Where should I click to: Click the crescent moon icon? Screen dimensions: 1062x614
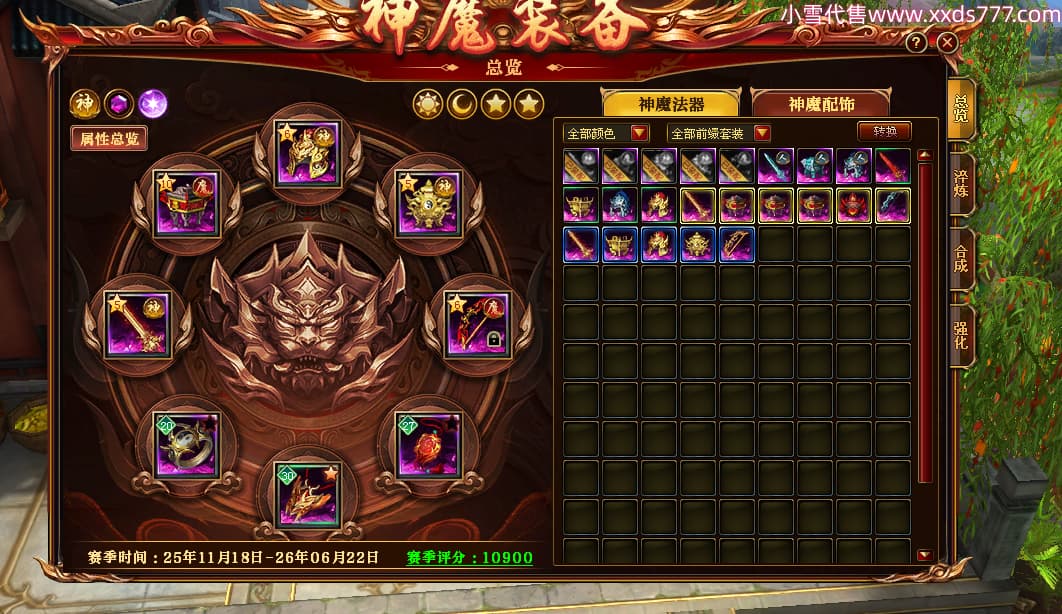(462, 103)
